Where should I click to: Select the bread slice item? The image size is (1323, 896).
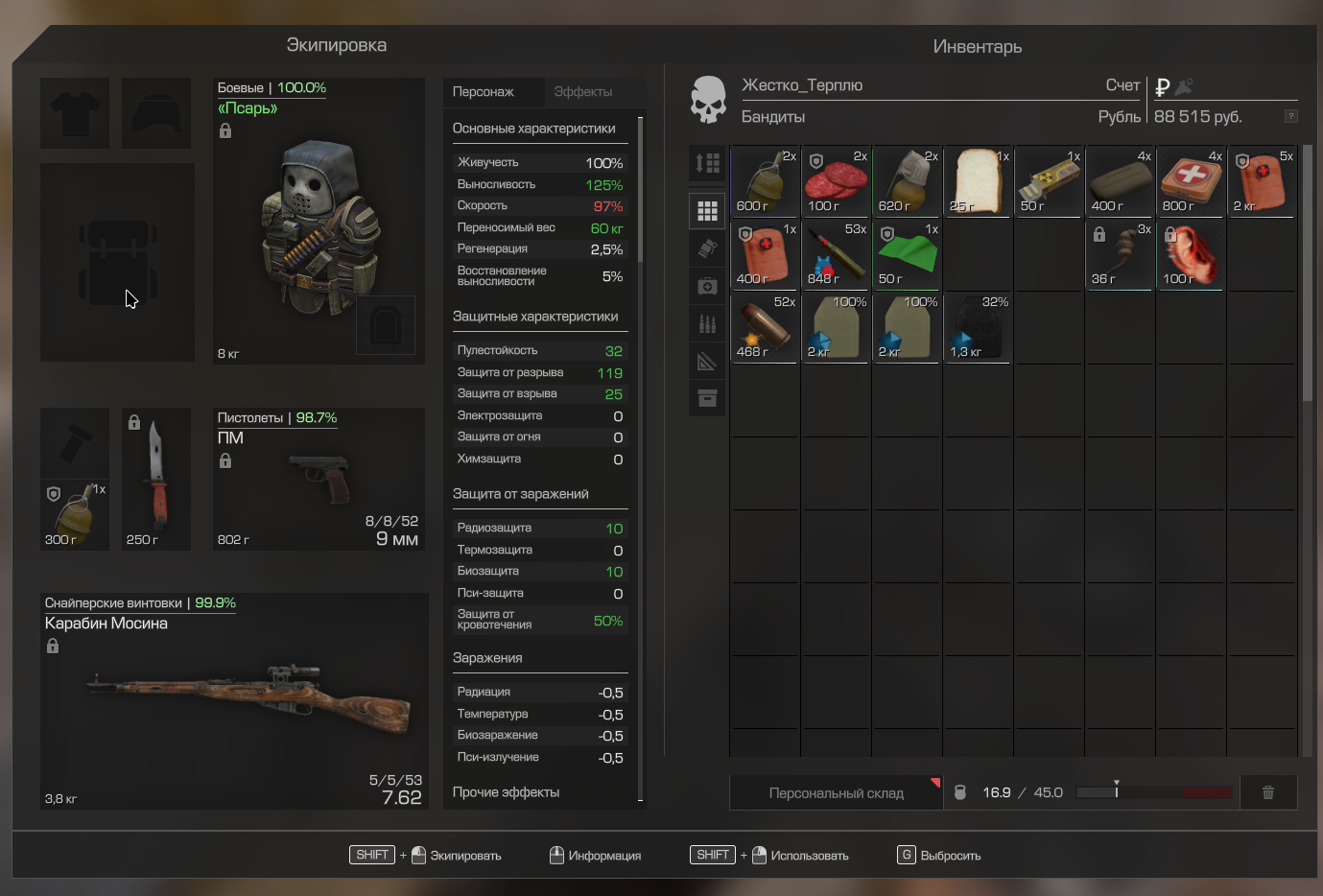pyautogui.click(x=978, y=182)
